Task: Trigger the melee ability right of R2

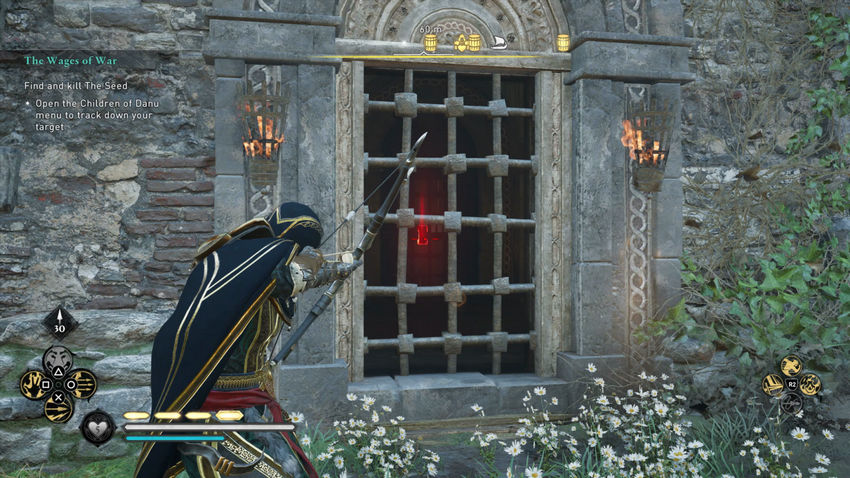Action: [809, 385]
